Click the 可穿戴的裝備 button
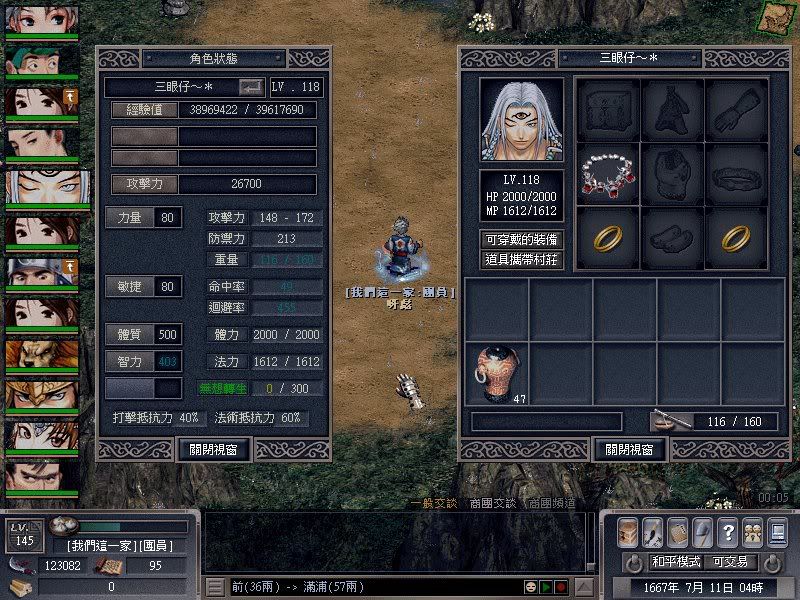 521,240
